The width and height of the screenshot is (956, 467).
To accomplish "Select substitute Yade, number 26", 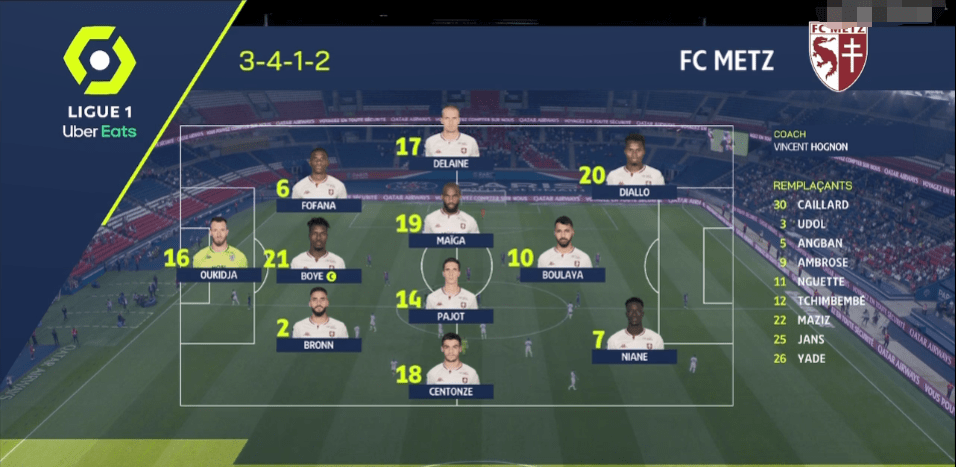I will tap(812, 358).
